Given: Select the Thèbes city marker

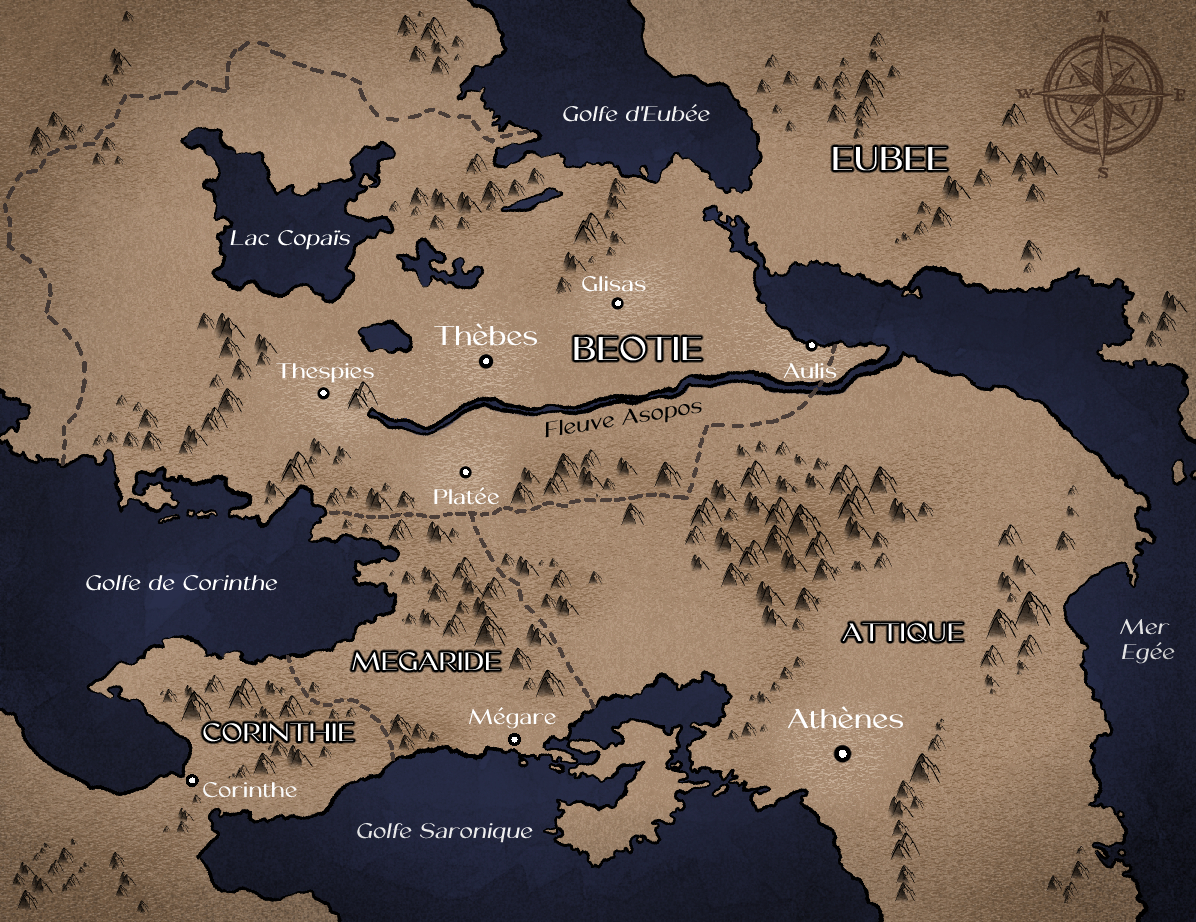Looking at the screenshot, I should click(486, 361).
